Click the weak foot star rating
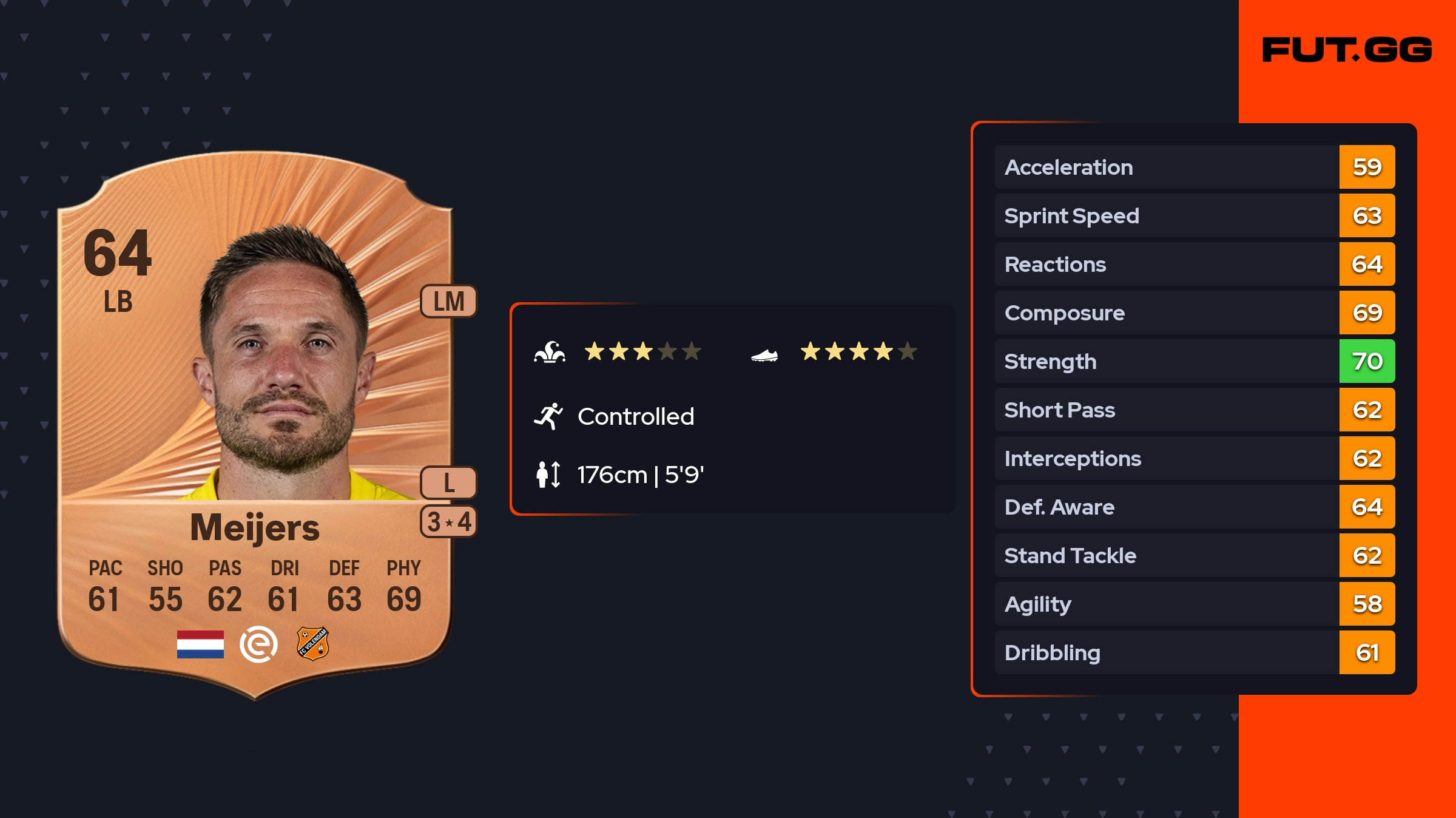This screenshot has width=1456, height=818. [858, 351]
